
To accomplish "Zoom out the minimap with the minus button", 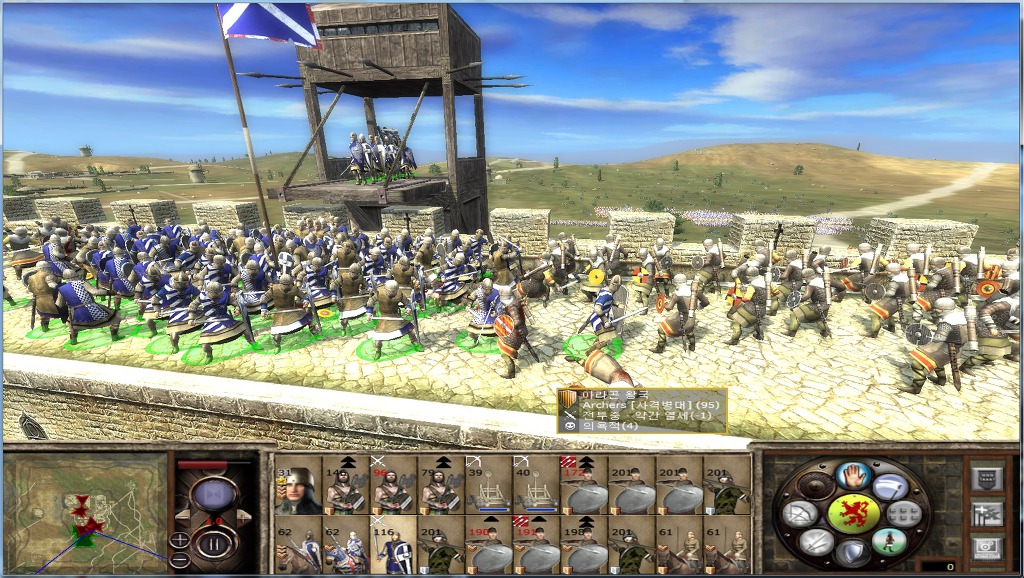I will point(180,560).
